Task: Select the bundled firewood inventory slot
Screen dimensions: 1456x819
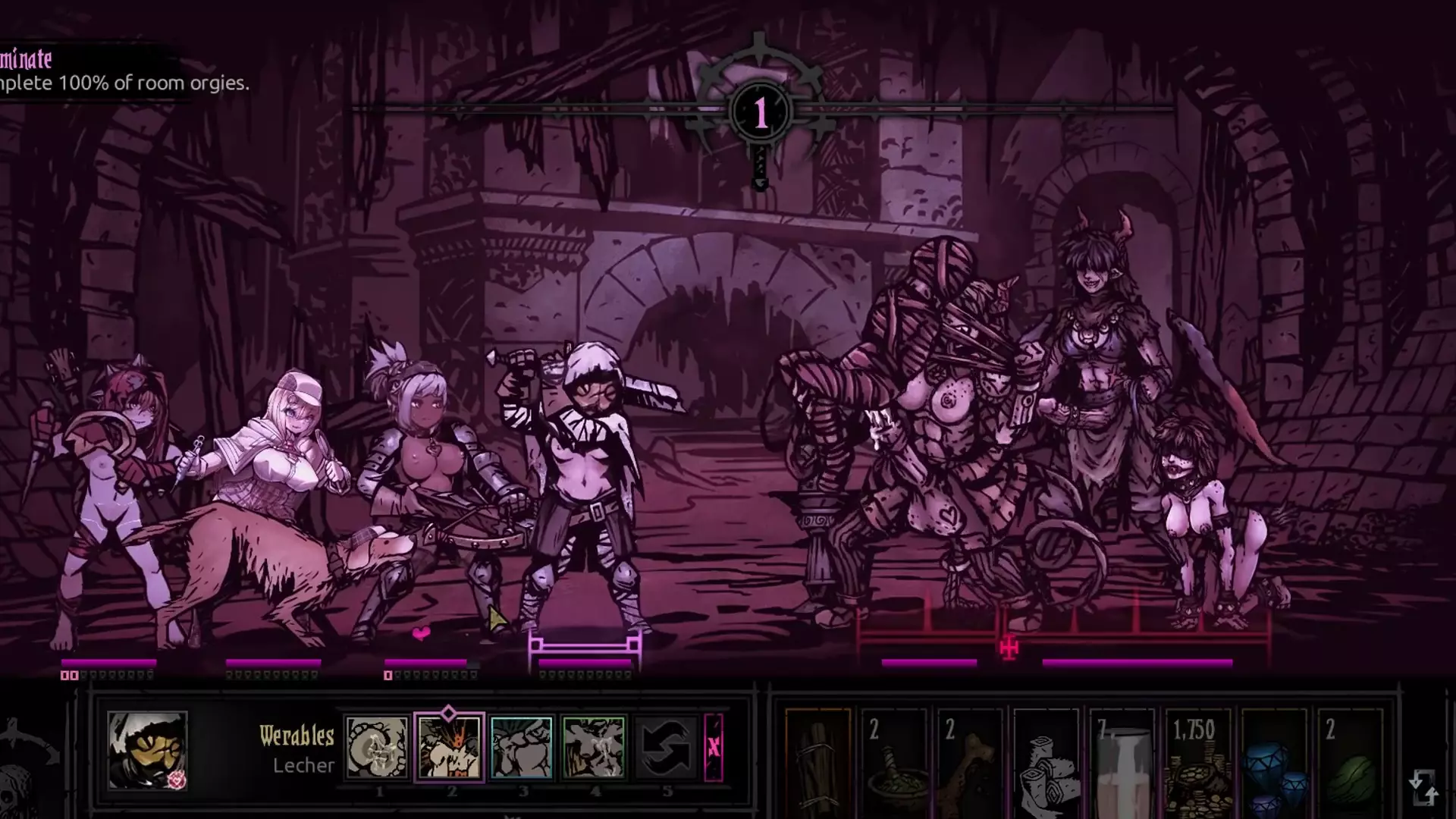Action: 817,762
